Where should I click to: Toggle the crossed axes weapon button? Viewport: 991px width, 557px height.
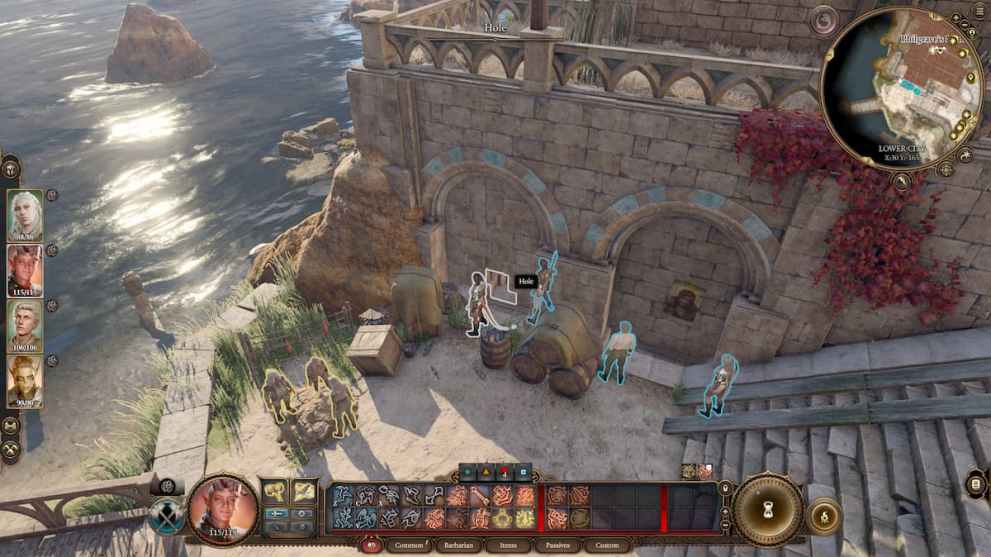point(167,517)
